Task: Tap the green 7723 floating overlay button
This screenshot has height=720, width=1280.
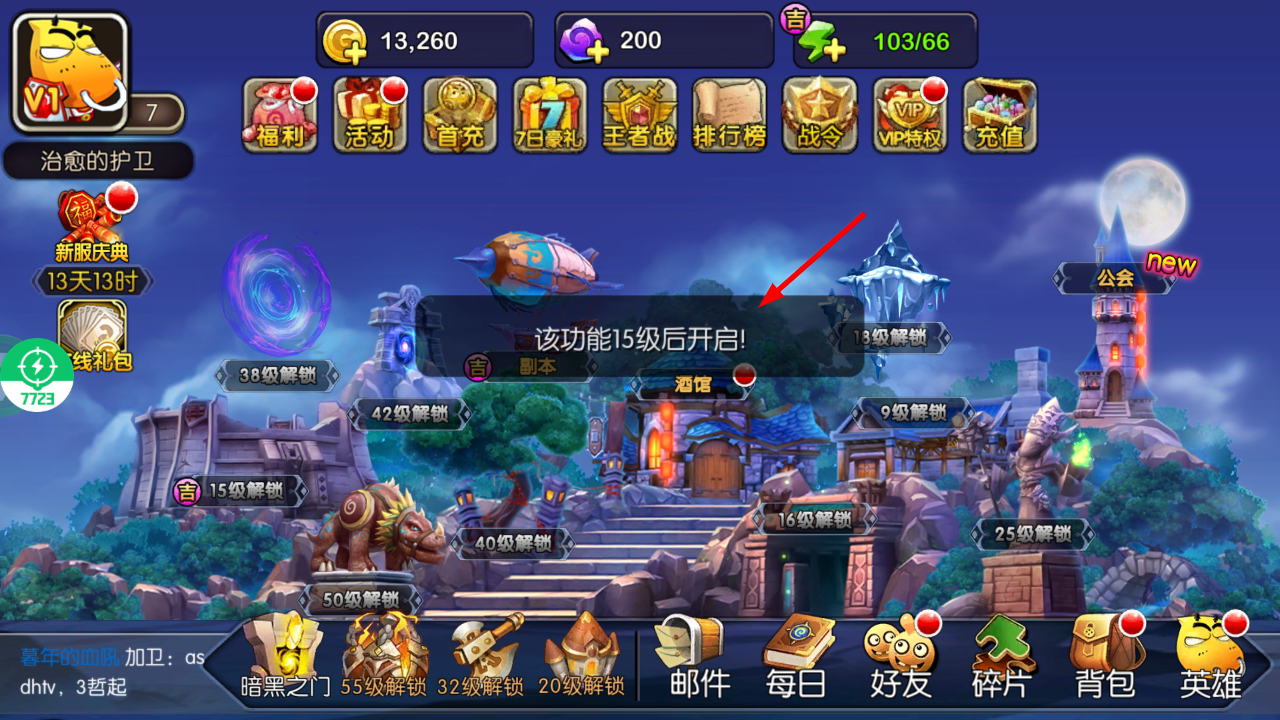Action: pyautogui.click(x=37, y=375)
